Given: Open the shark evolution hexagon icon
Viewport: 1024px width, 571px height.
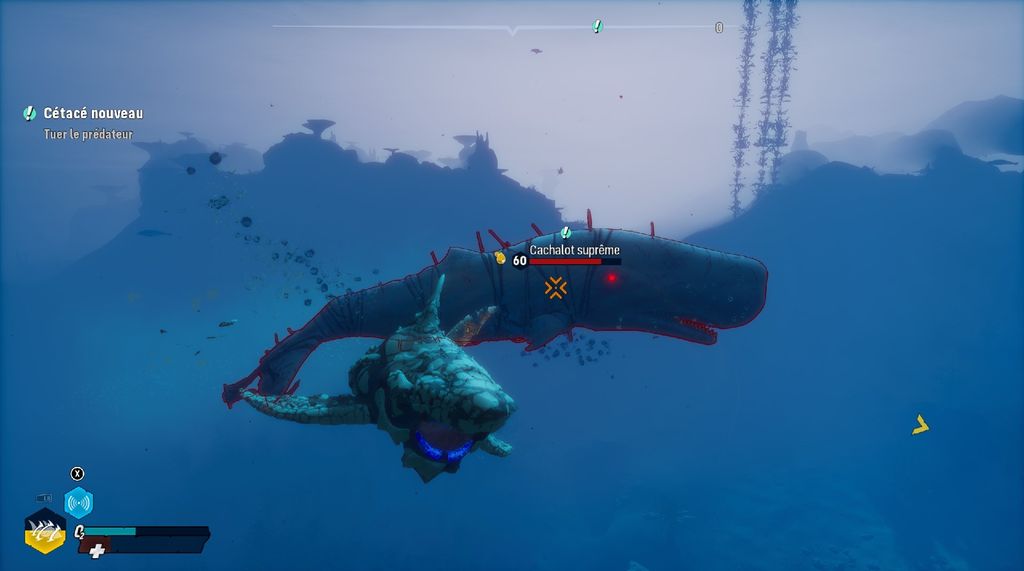Looking at the screenshot, I should click(x=45, y=530).
